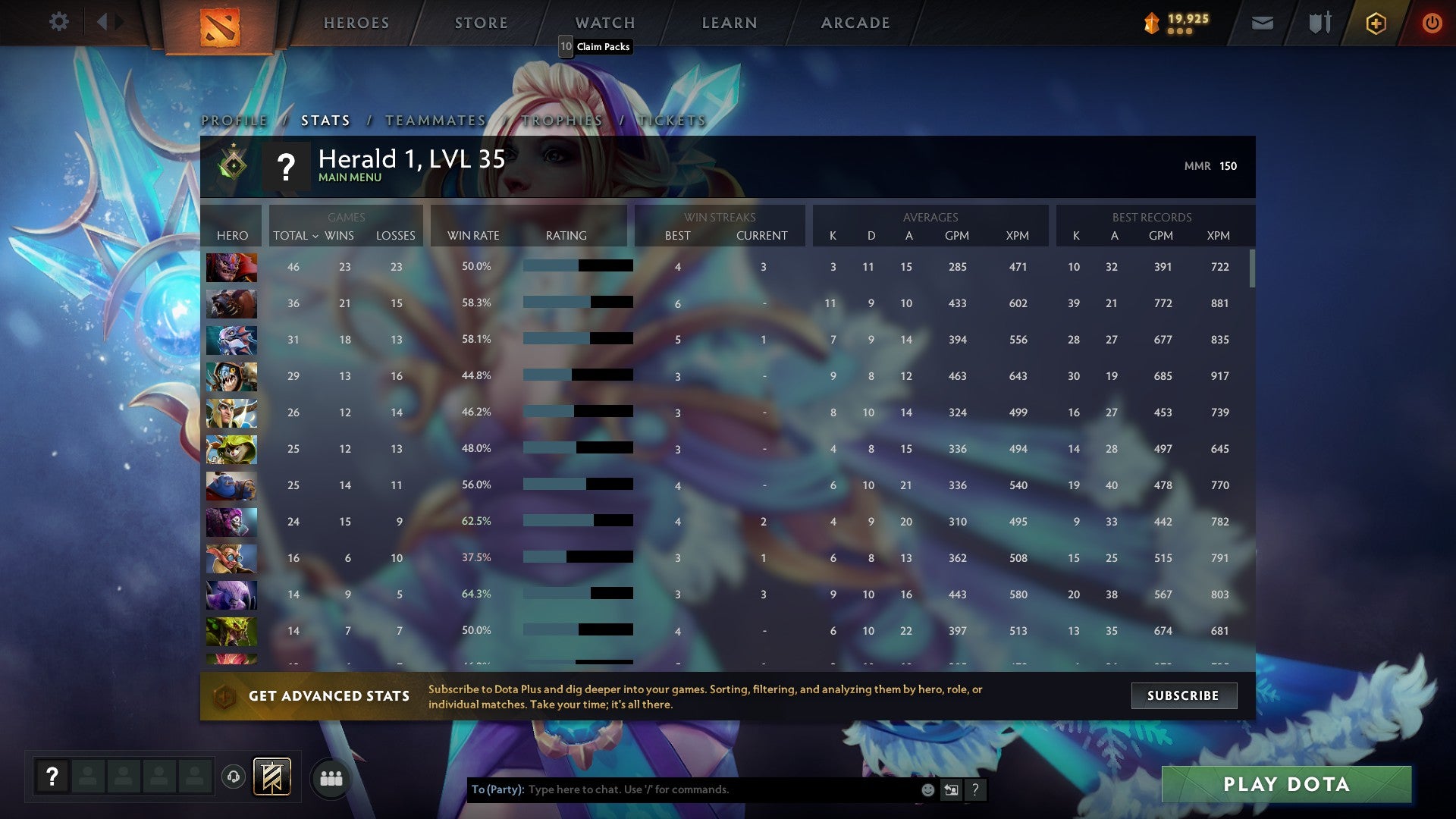
Task: Open in-game mail with the envelope icon
Action: pos(1263,23)
